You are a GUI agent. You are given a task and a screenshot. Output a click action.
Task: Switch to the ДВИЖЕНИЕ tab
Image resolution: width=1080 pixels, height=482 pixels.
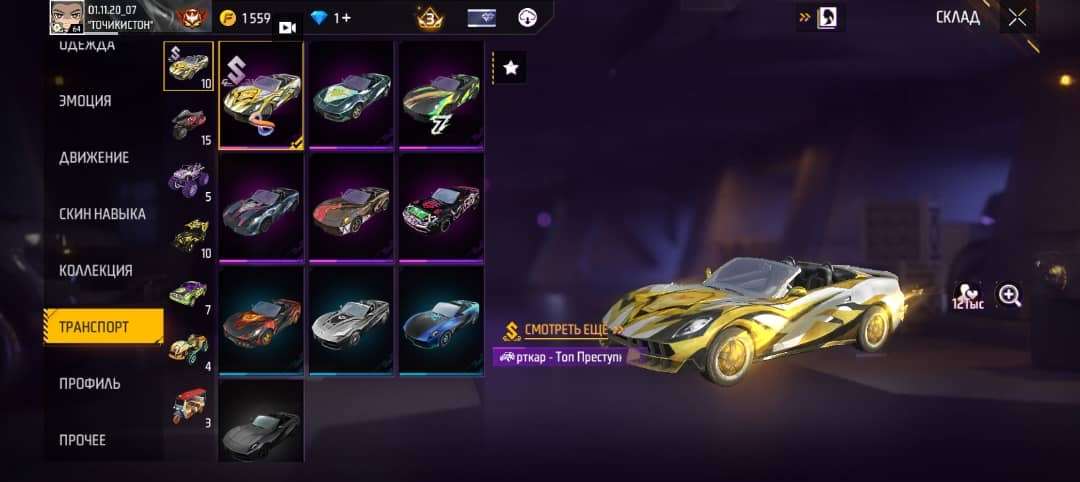93,158
